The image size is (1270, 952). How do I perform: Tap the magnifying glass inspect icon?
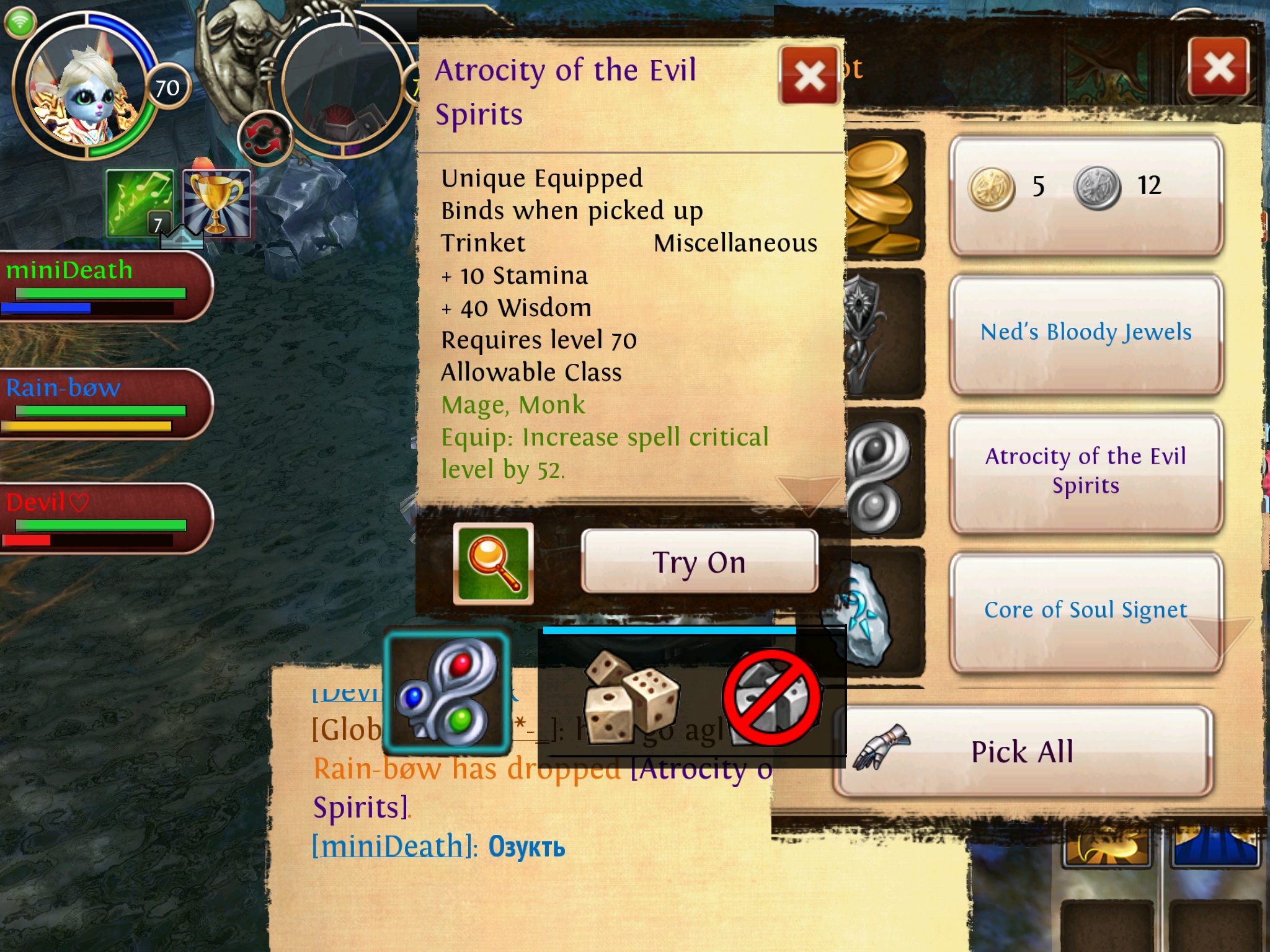[x=493, y=563]
